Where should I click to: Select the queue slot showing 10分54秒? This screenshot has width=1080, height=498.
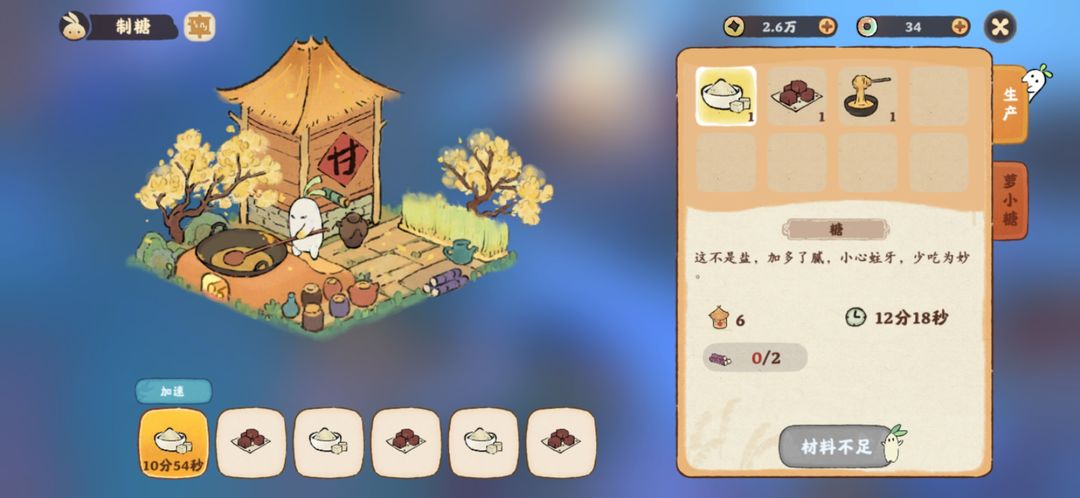click(174, 442)
